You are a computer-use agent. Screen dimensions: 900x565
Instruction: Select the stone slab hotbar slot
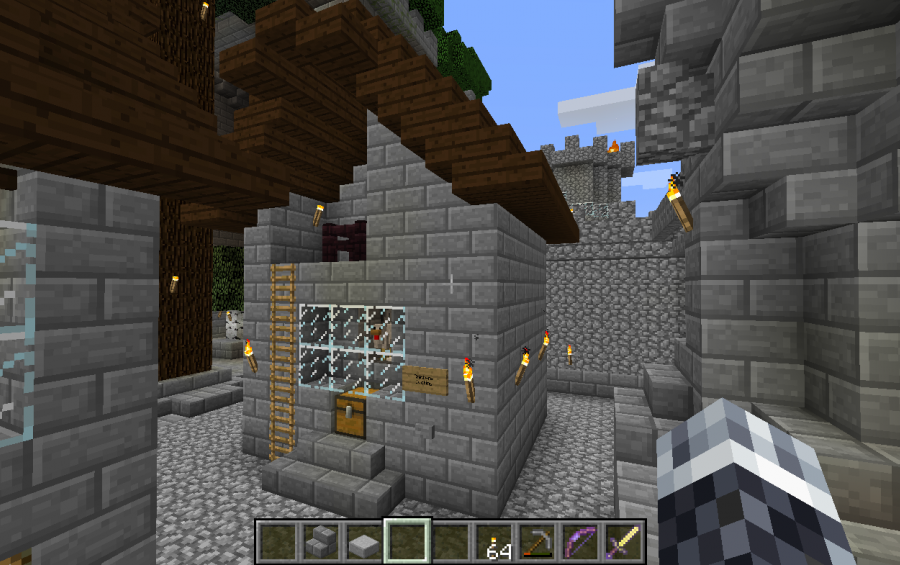(x=365, y=541)
